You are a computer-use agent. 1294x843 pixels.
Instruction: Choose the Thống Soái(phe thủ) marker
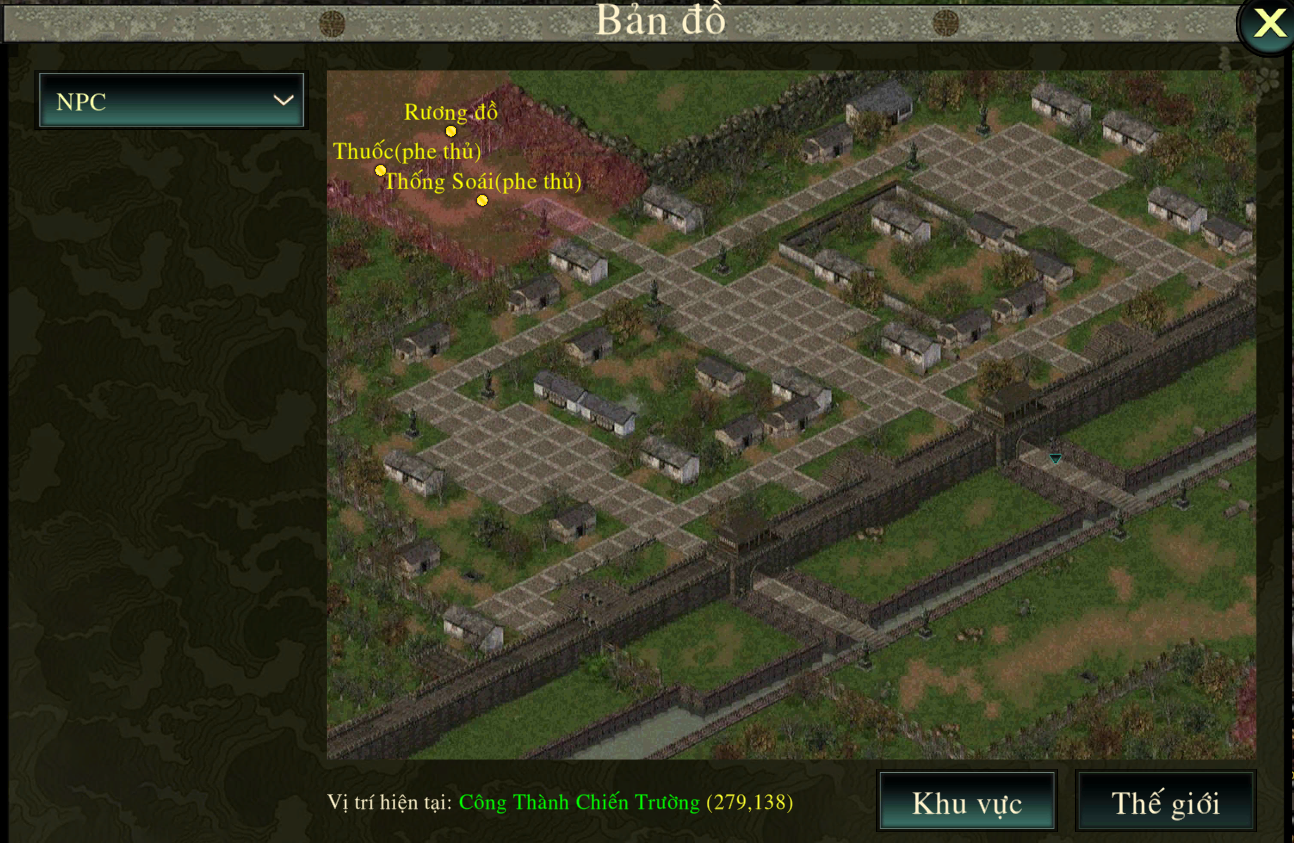pos(482,201)
